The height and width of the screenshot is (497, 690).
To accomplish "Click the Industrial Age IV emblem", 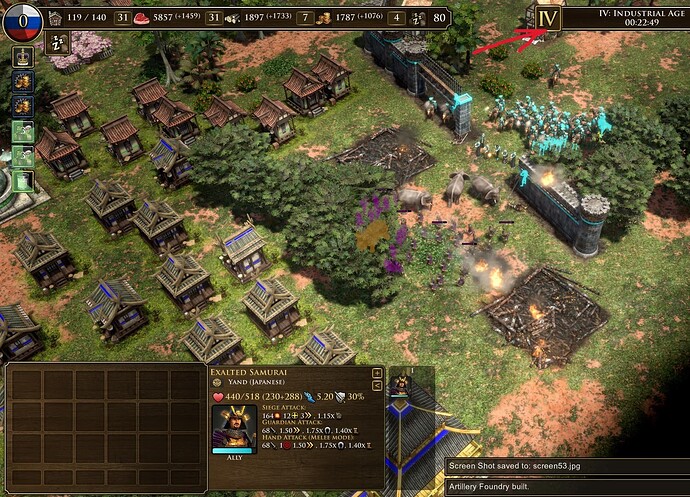I will [546, 18].
